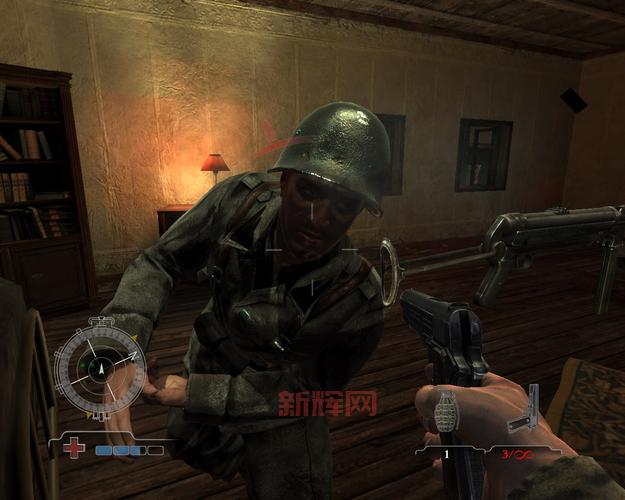Select the pistol weapon icon
The height and width of the screenshot is (500, 625).
coord(525,411)
